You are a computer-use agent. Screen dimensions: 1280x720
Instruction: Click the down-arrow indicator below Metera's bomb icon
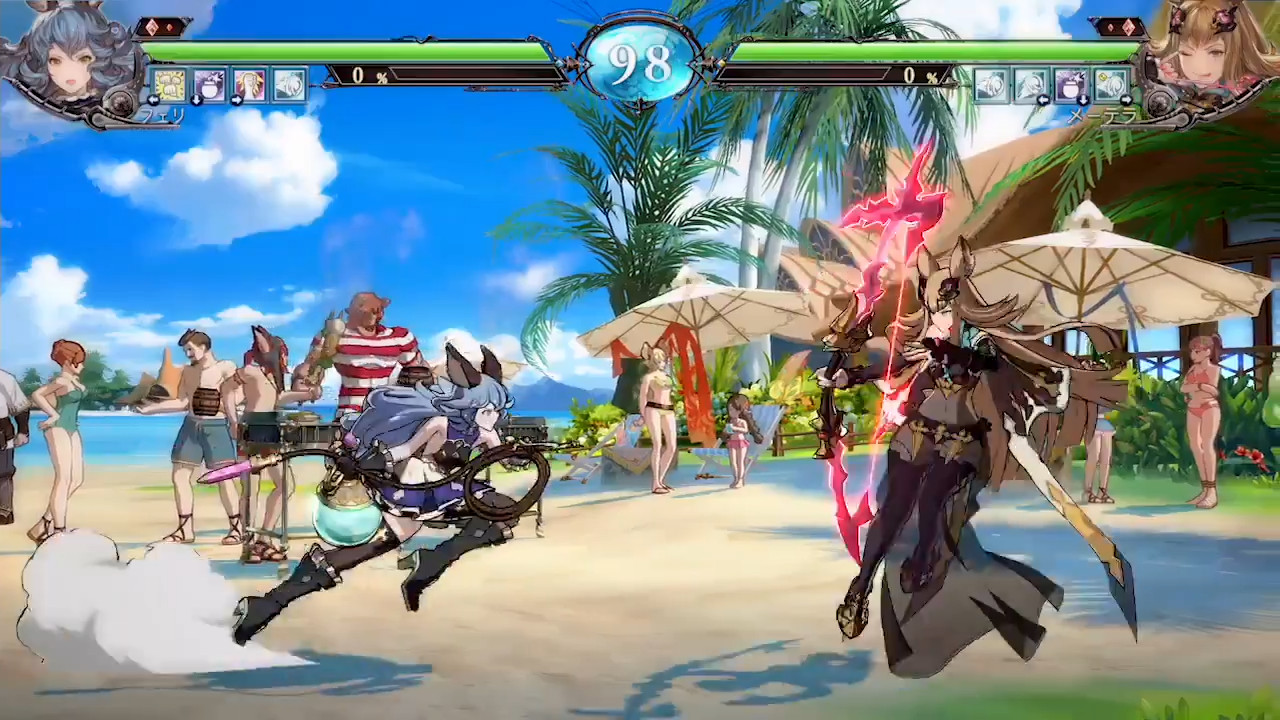pos(1083,100)
